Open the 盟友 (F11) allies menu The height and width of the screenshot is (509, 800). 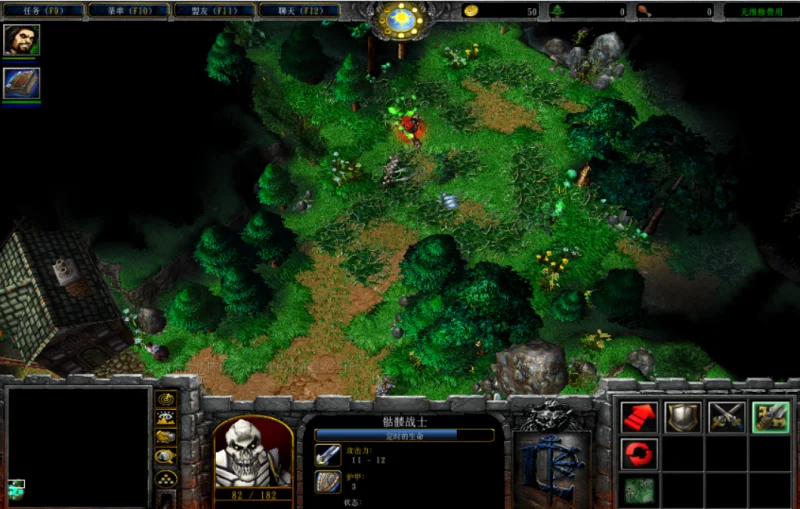coord(213,10)
